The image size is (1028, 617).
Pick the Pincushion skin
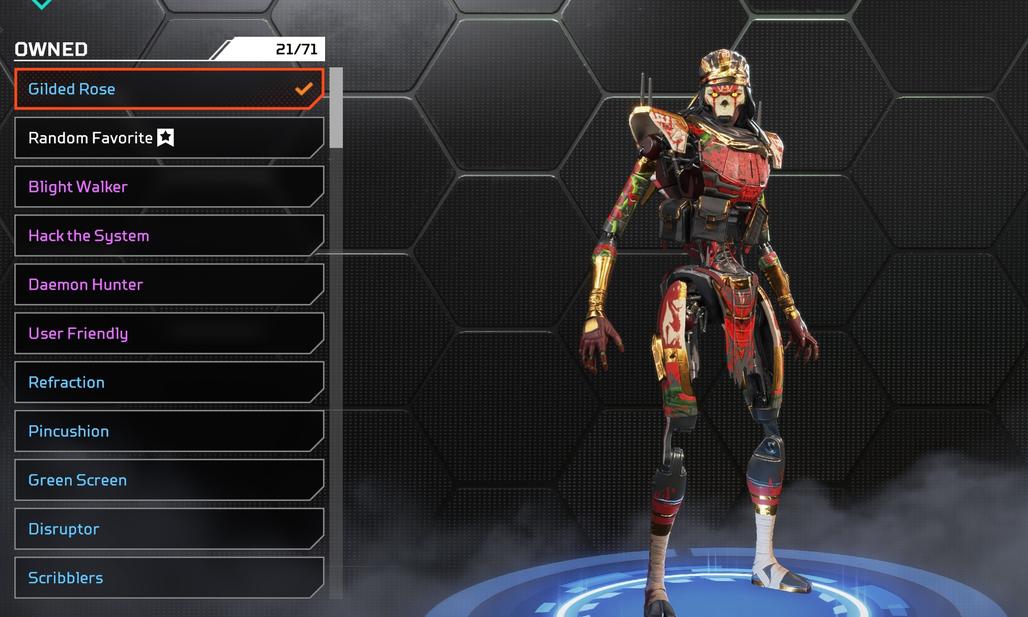169,432
